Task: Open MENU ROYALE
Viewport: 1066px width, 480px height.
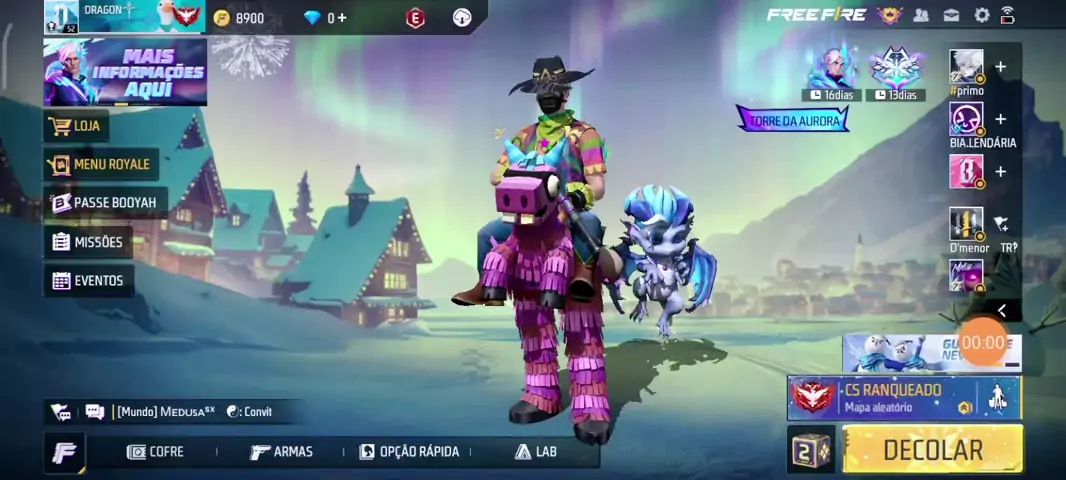Action: pyautogui.click(x=101, y=164)
